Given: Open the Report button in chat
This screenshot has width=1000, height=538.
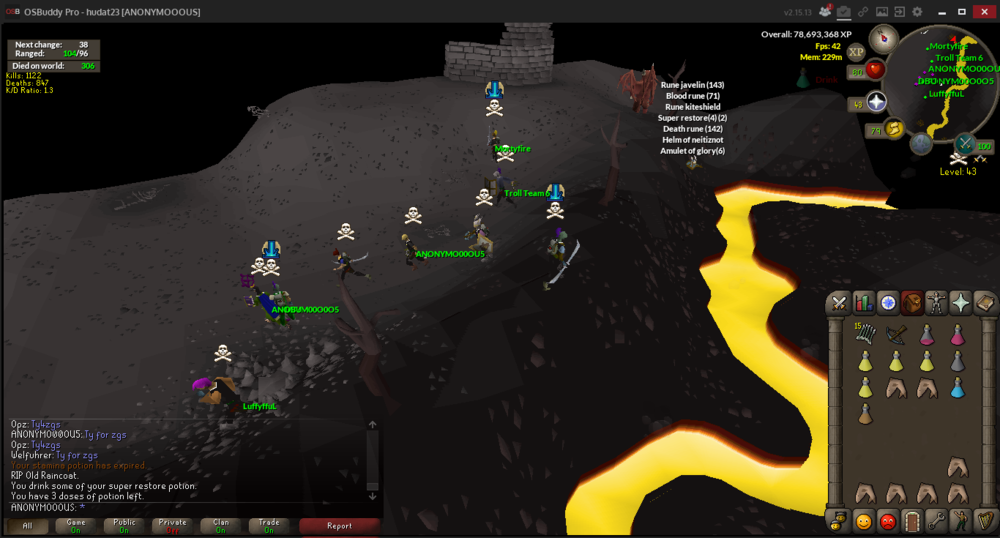Looking at the screenshot, I should pos(339,525).
